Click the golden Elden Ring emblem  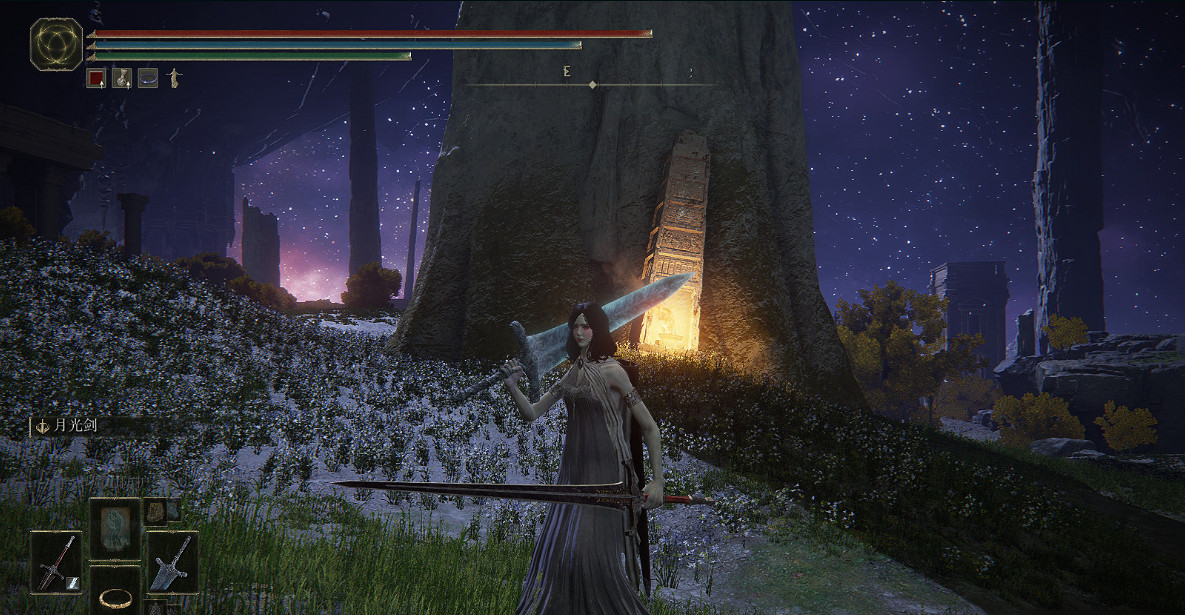coord(56,44)
